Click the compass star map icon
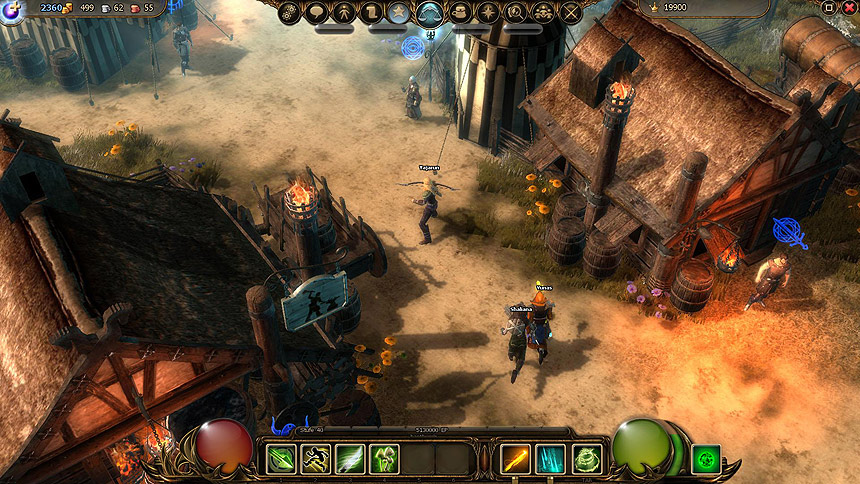This screenshot has height=484, width=860. [x=489, y=12]
